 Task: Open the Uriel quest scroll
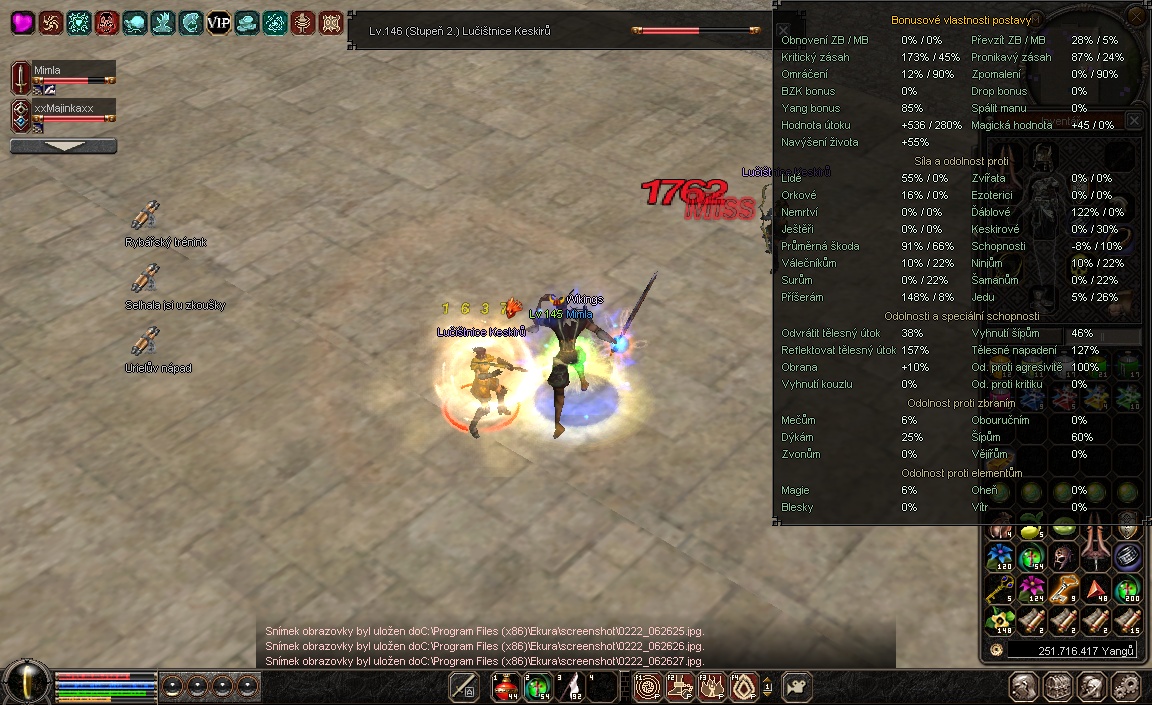146,341
